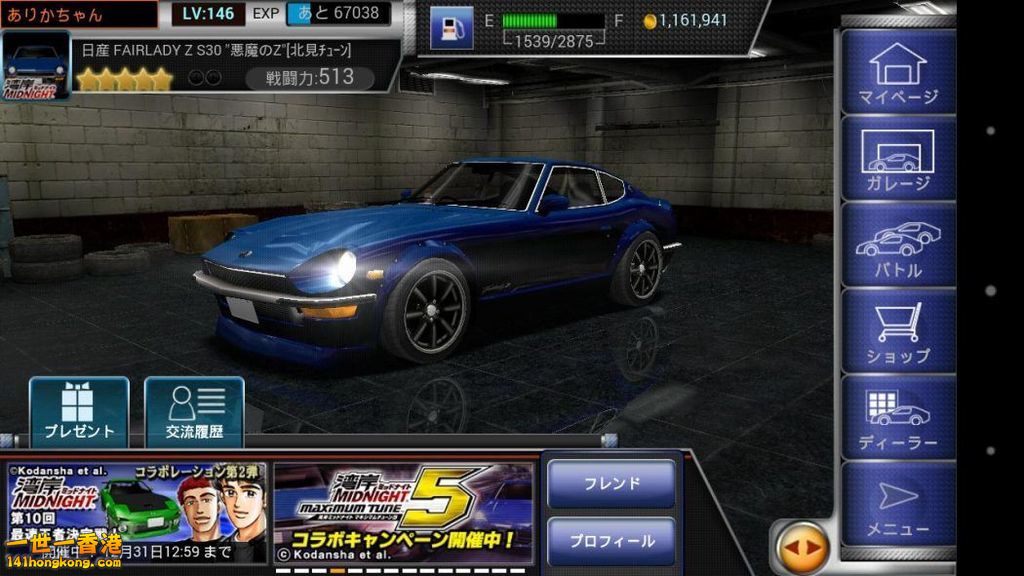Tap the orange left-right arrow toggle
Image resolution: width=1024 pixels, height=576 pixels.
pyautogui.click(x=801, y=548)
